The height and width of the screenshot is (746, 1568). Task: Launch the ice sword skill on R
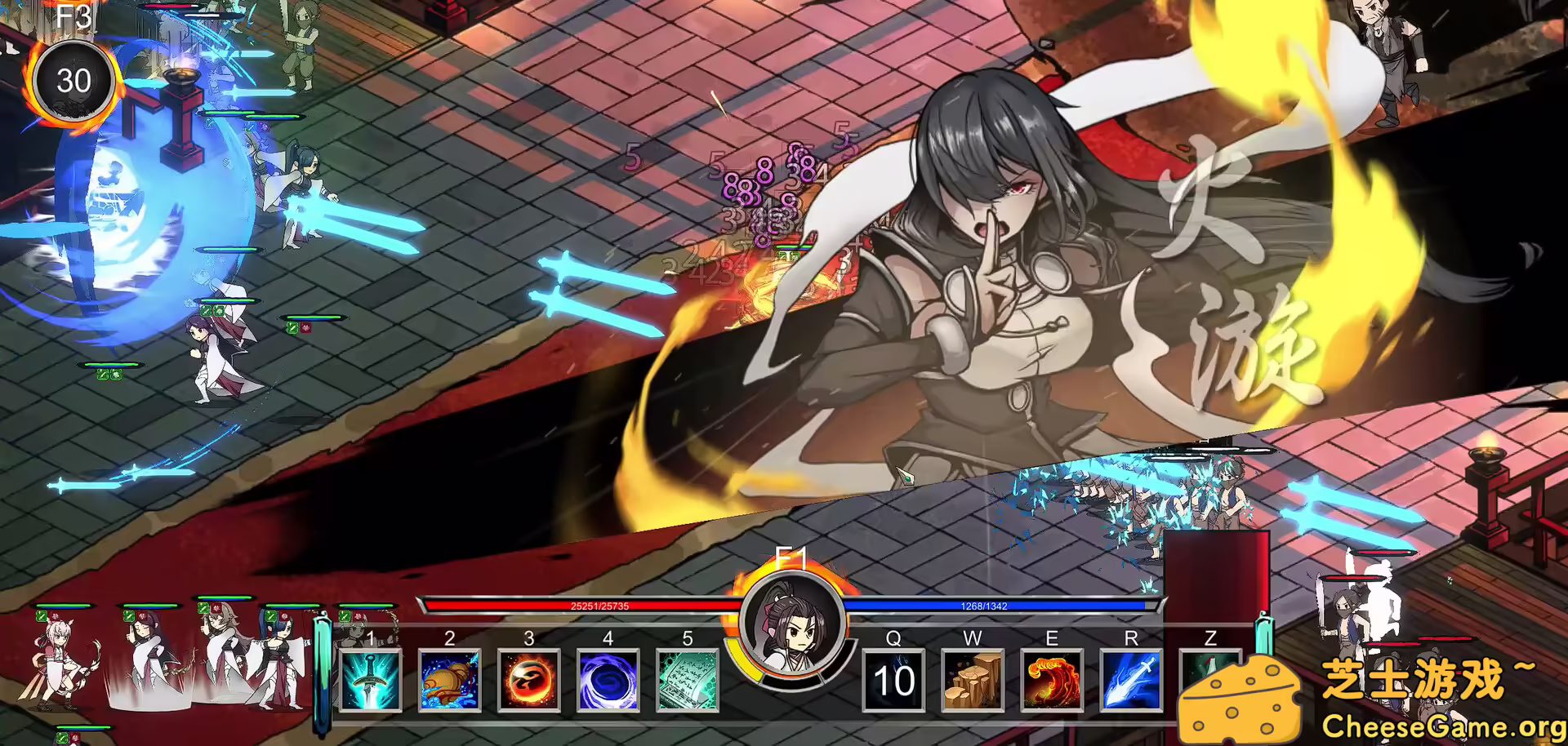coord(1130,682)
